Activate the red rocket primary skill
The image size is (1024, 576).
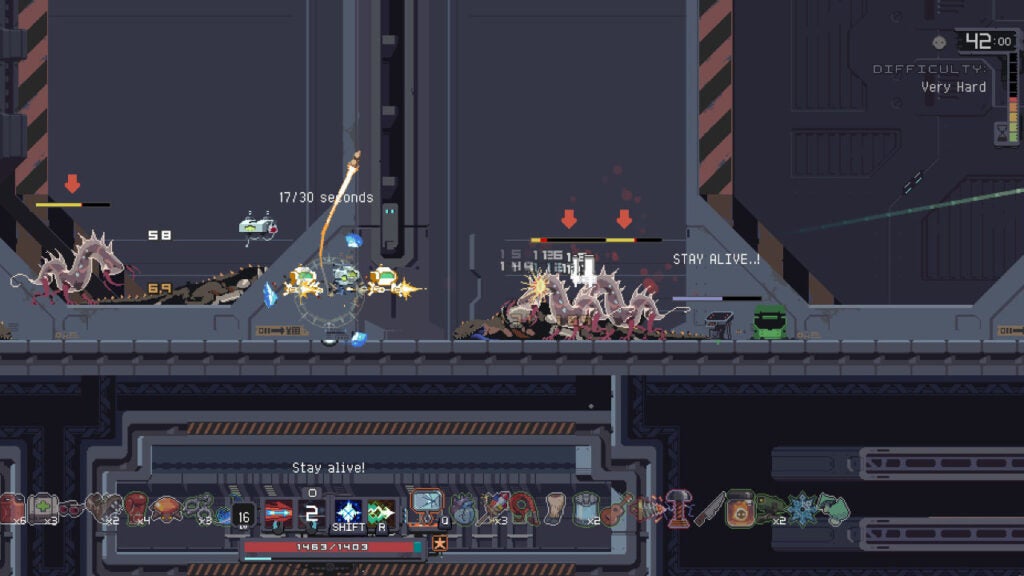278,514
